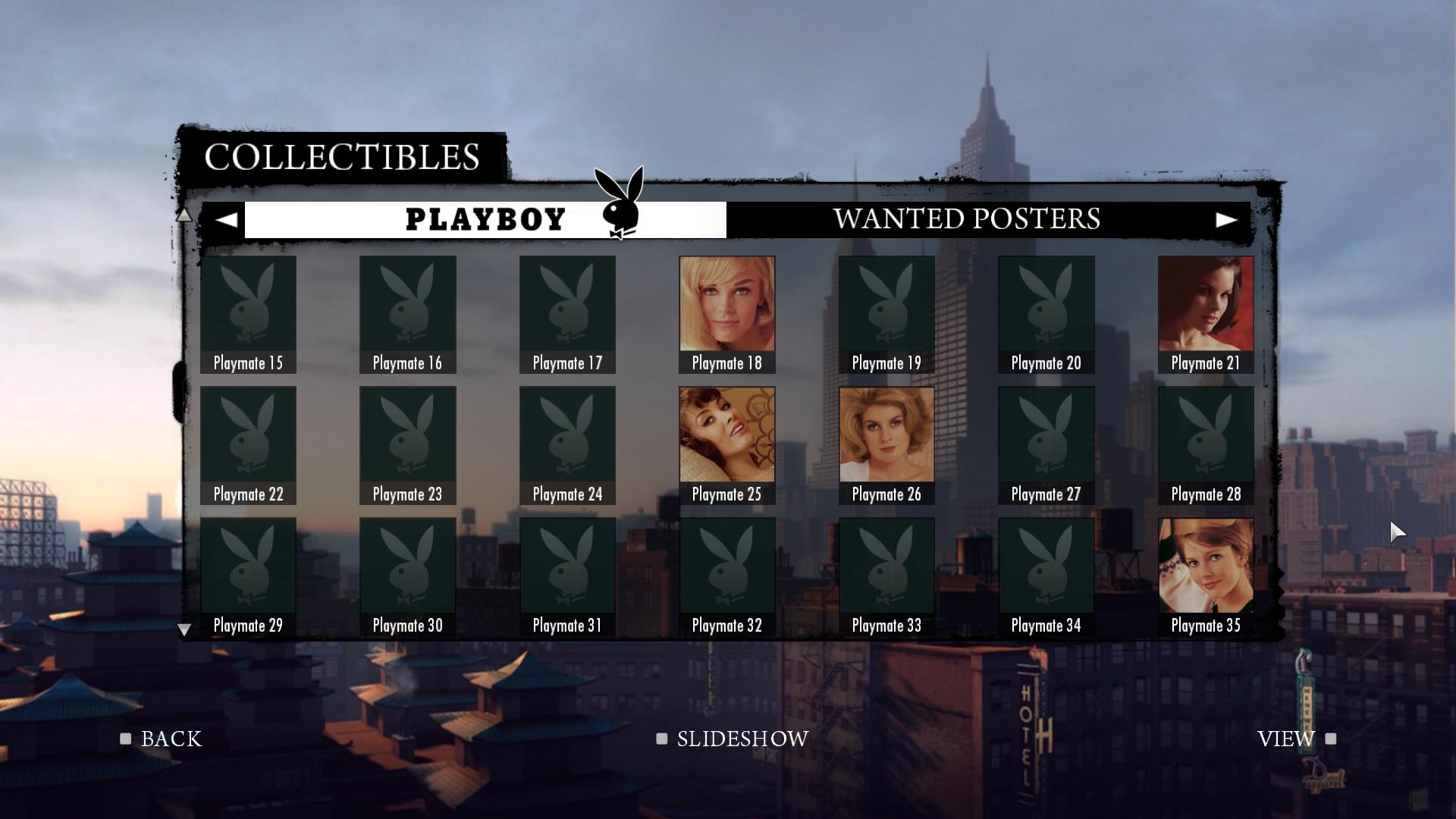Click the locked Playmate 28 slot

[x=1205, y=445]
